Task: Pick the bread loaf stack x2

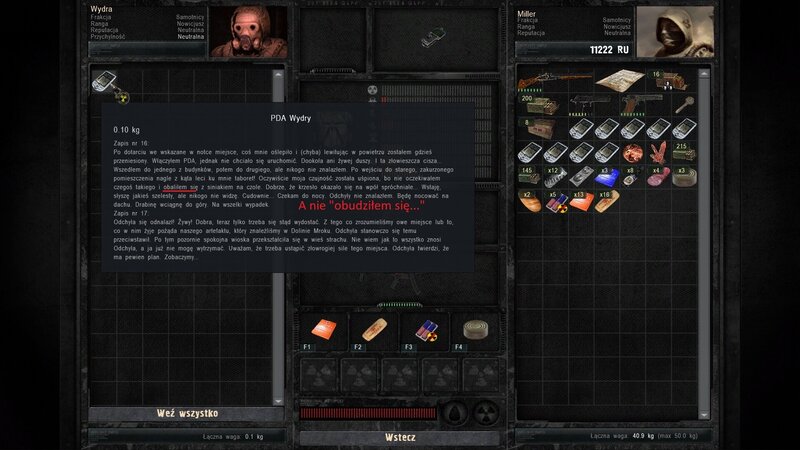Action: [532, 200]
